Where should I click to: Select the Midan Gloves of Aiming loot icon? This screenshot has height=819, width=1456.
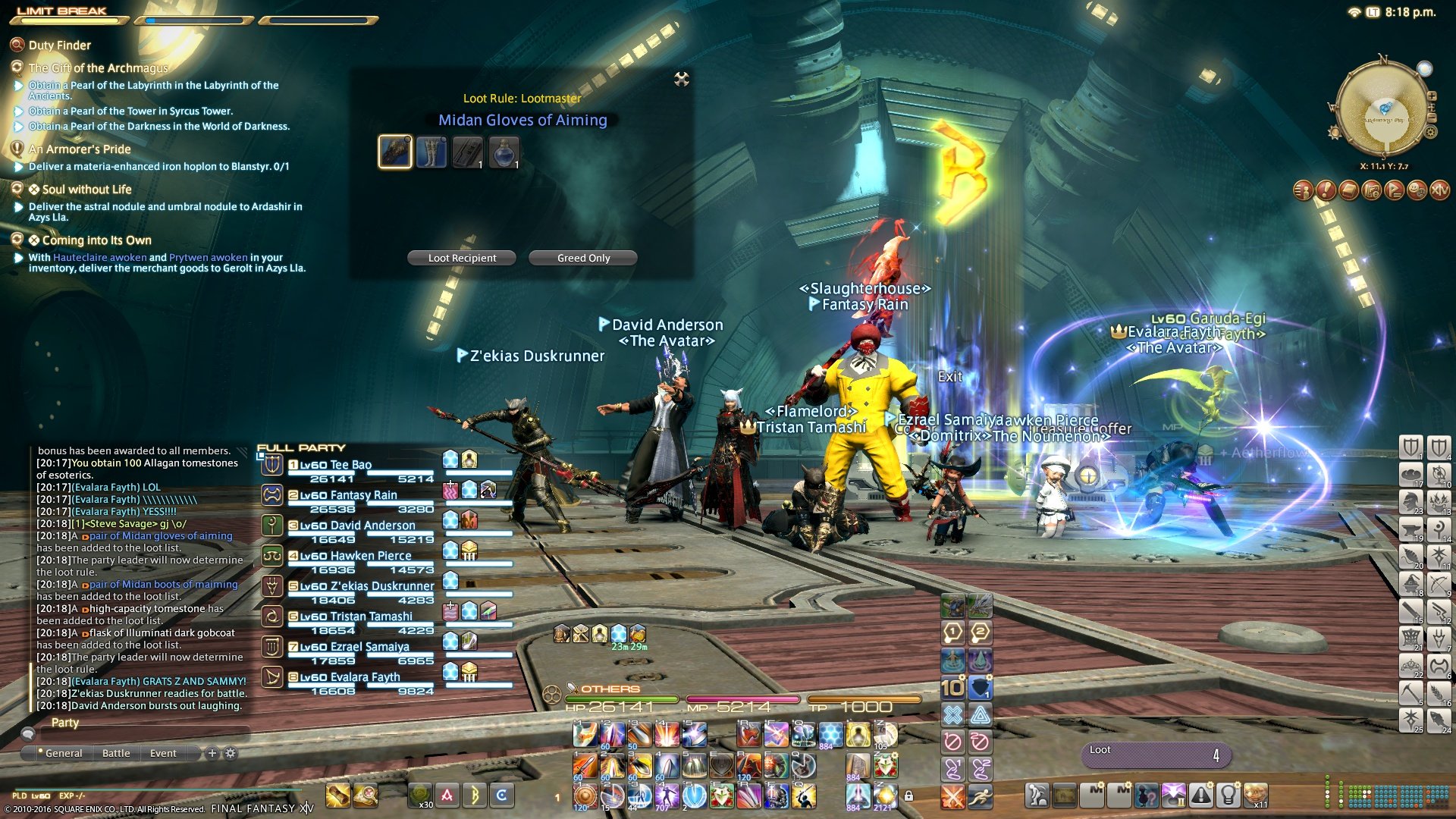pyautogui.click(x=395, y=152)
